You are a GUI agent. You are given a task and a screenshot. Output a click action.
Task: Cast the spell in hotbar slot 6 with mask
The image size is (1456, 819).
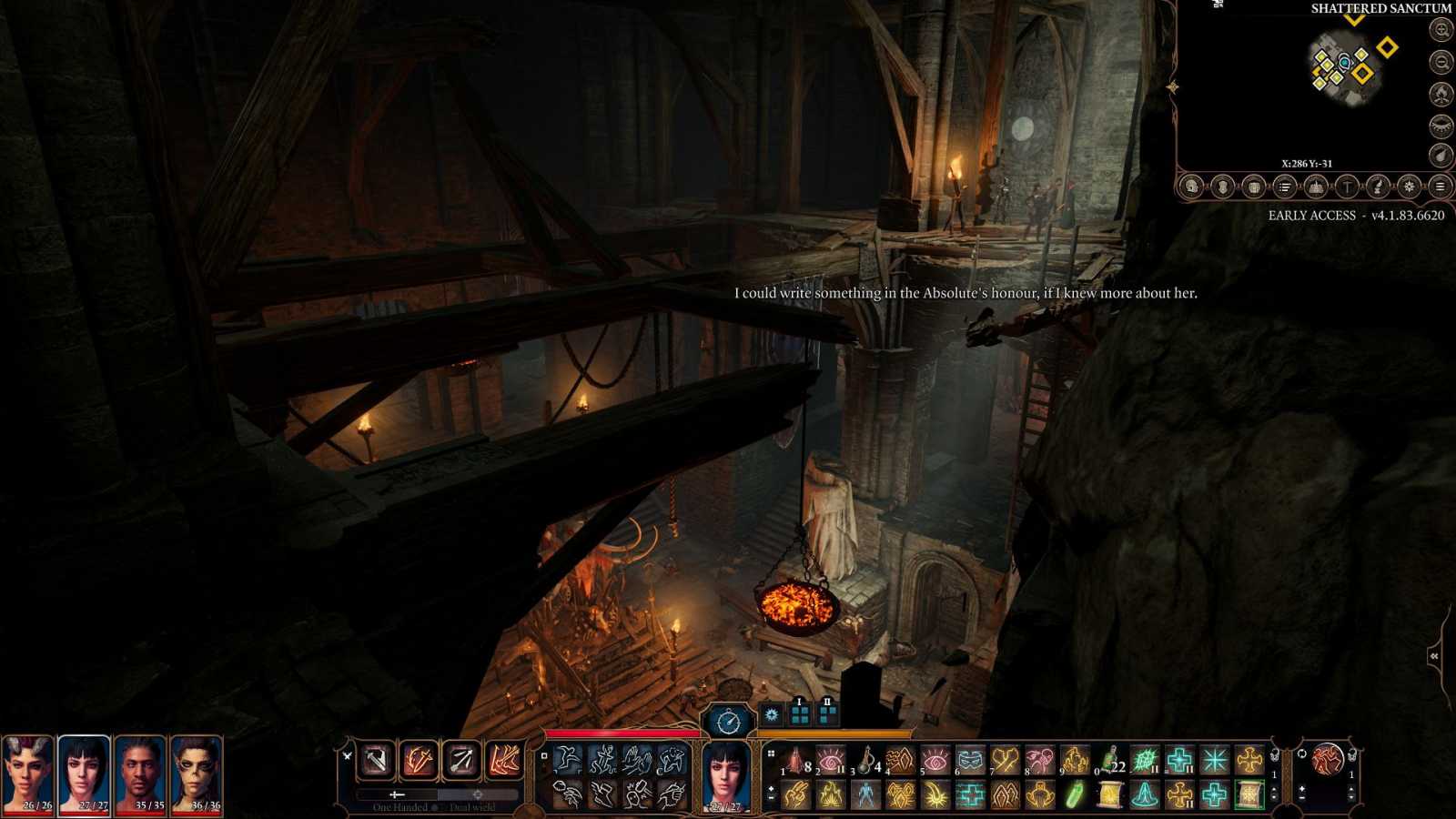coord(970,760)
